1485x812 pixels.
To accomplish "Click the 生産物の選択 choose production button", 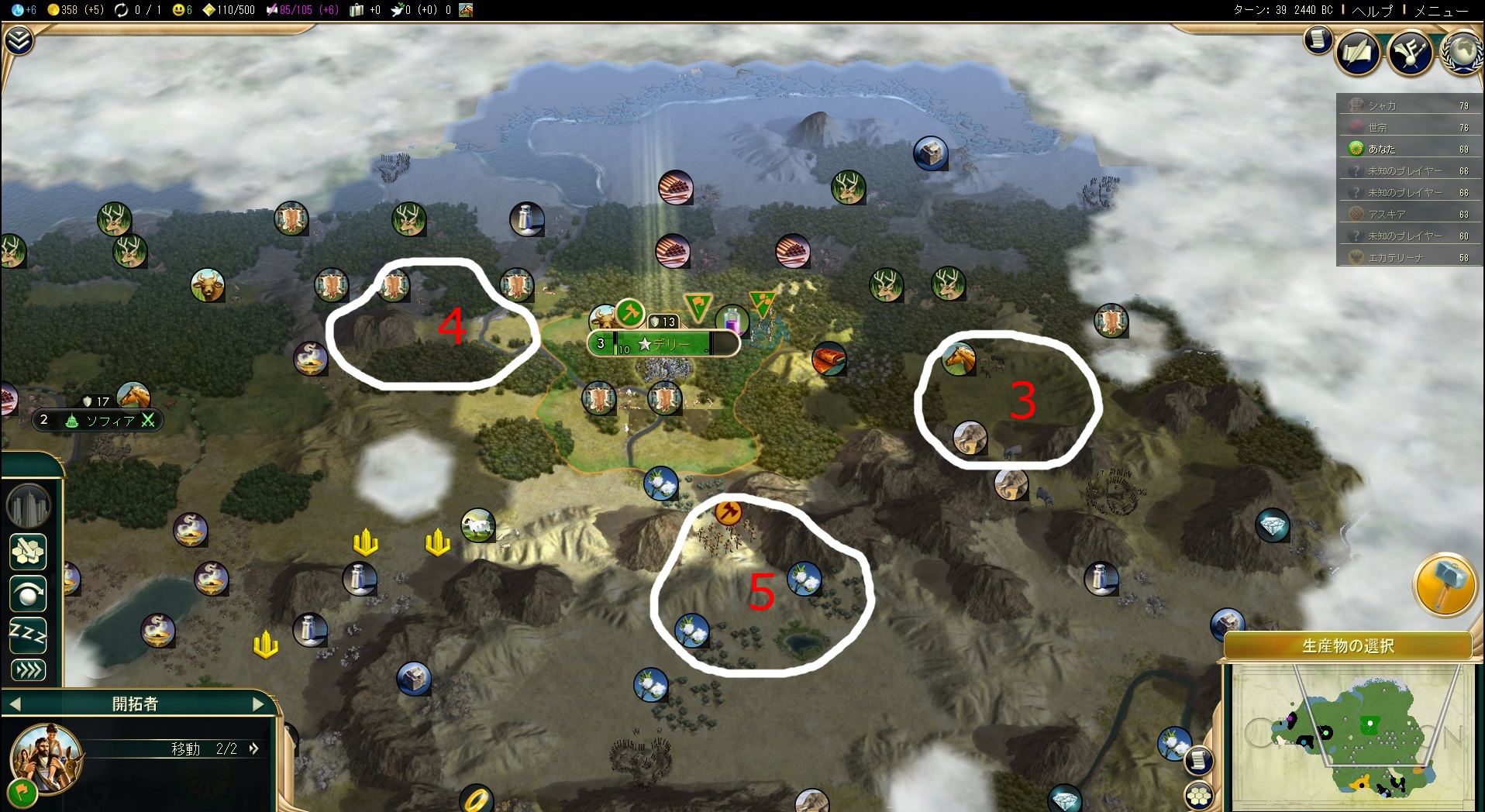I will 1348,645.
